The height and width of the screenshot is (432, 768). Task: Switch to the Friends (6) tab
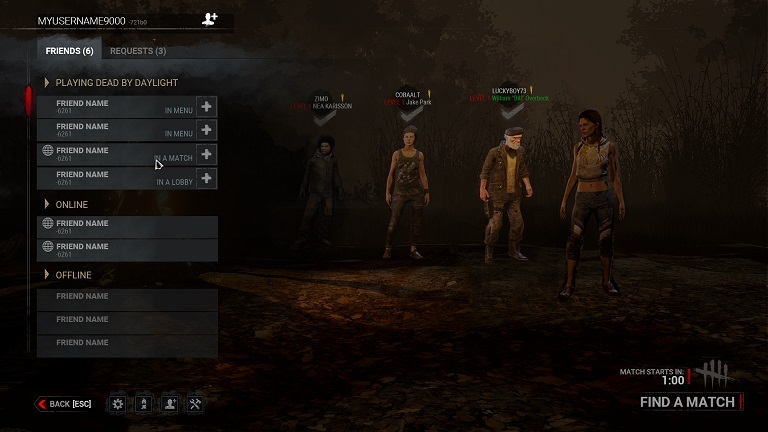(x=69, y=51)
